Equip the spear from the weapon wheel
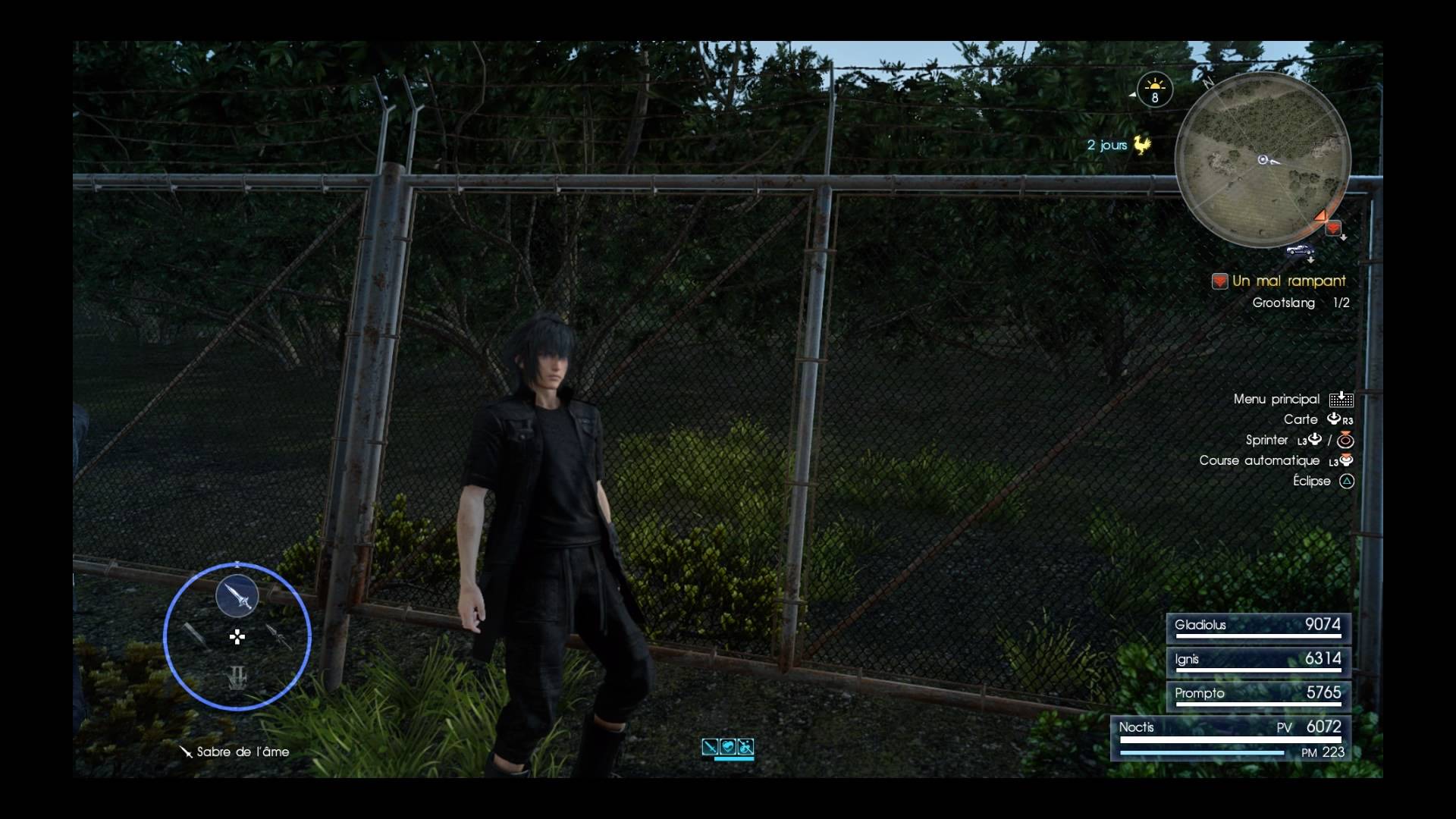Screen dimensions: 1456x819 click(279, 636)
